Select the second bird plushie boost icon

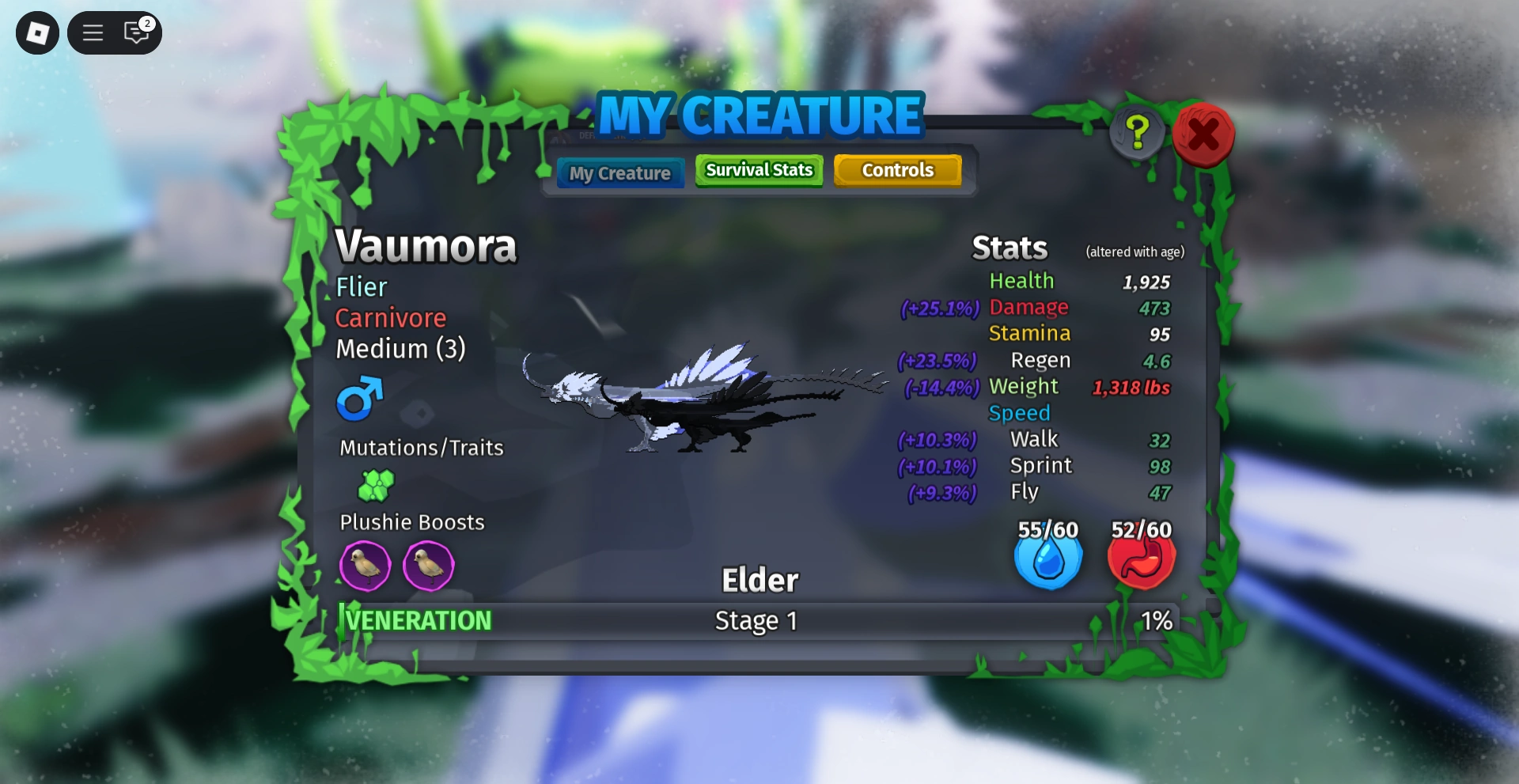coord(429,566)
